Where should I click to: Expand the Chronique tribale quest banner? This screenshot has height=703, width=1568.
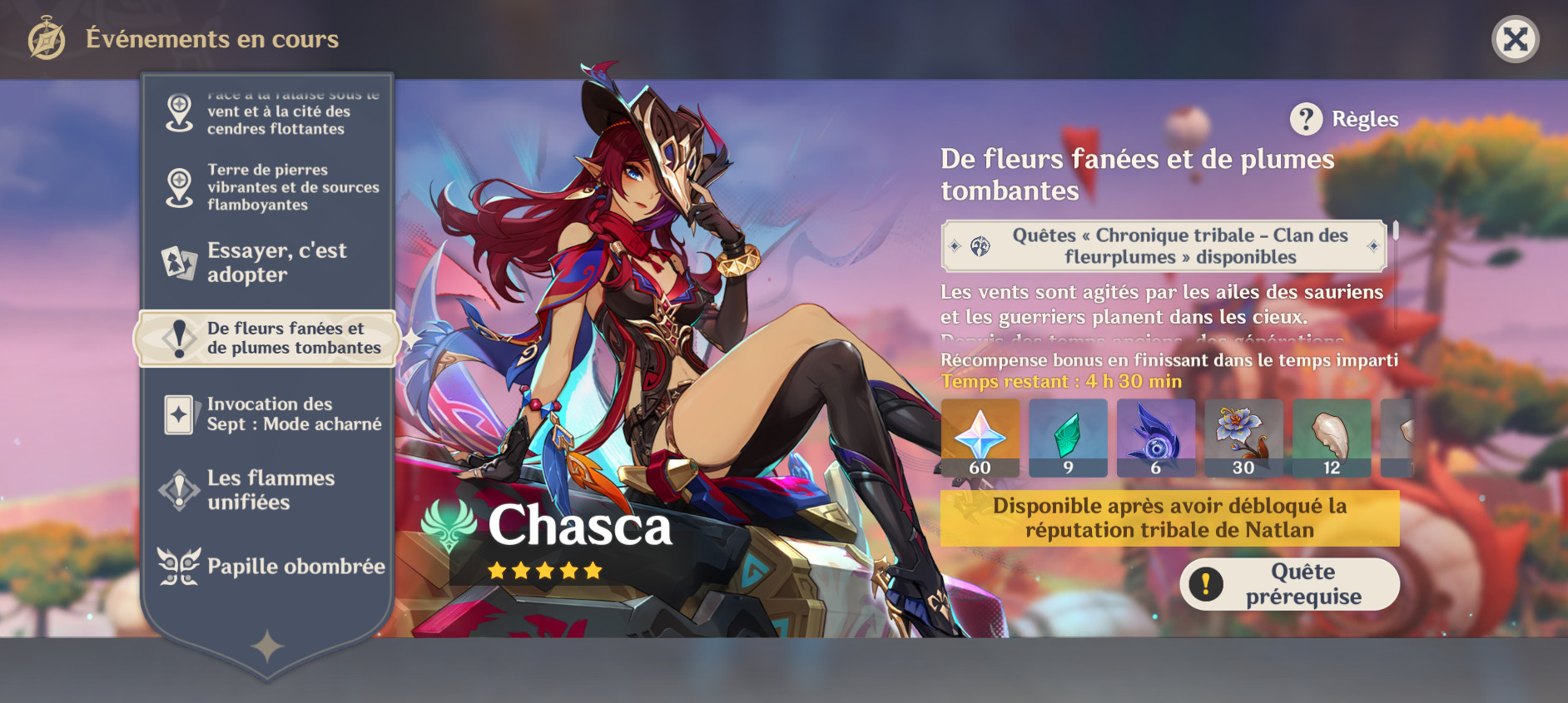pos(1162,246)
